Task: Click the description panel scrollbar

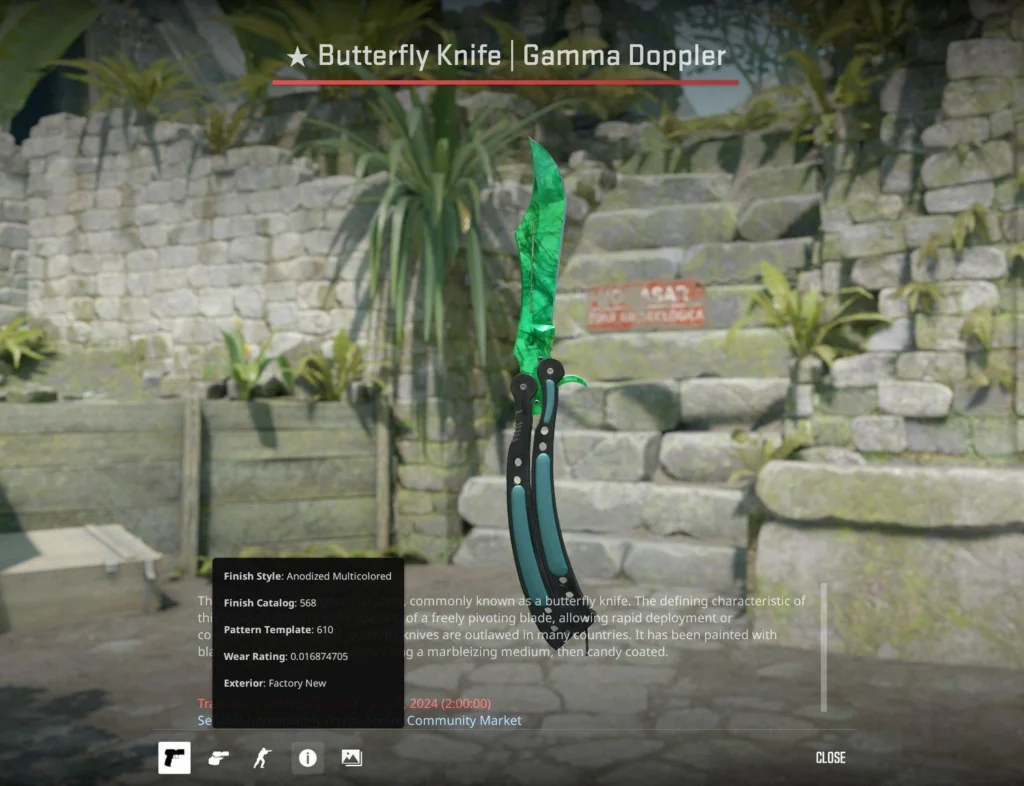Action: [x=823, y=647]
